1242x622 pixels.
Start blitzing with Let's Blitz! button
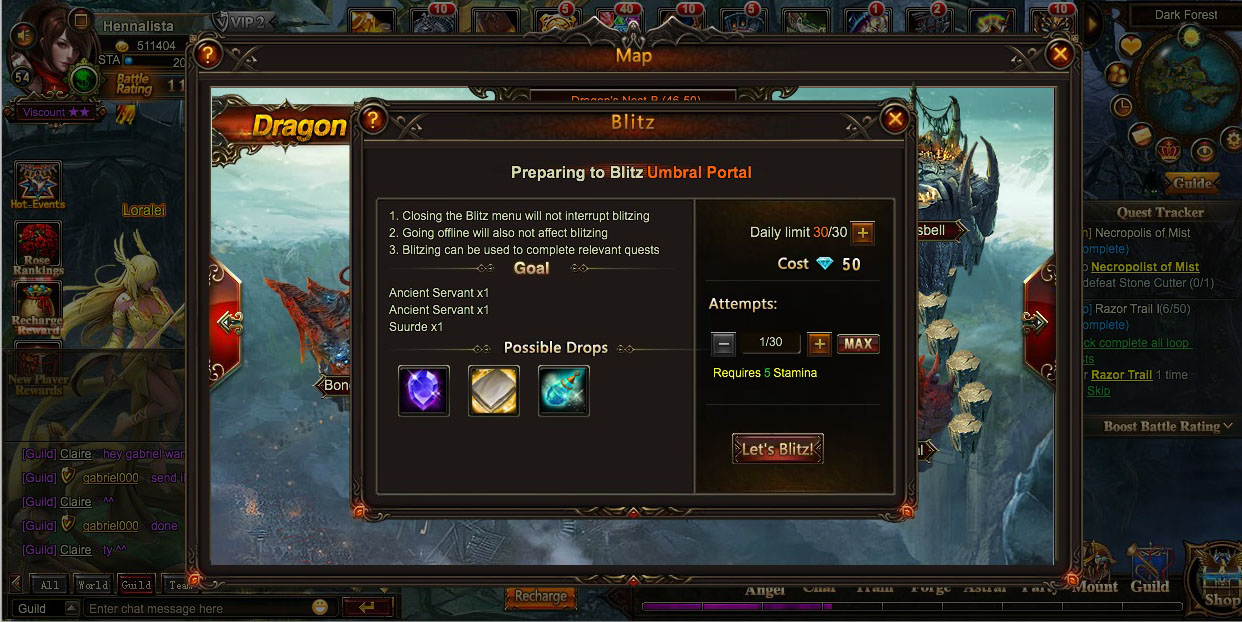tap(777, 449)
